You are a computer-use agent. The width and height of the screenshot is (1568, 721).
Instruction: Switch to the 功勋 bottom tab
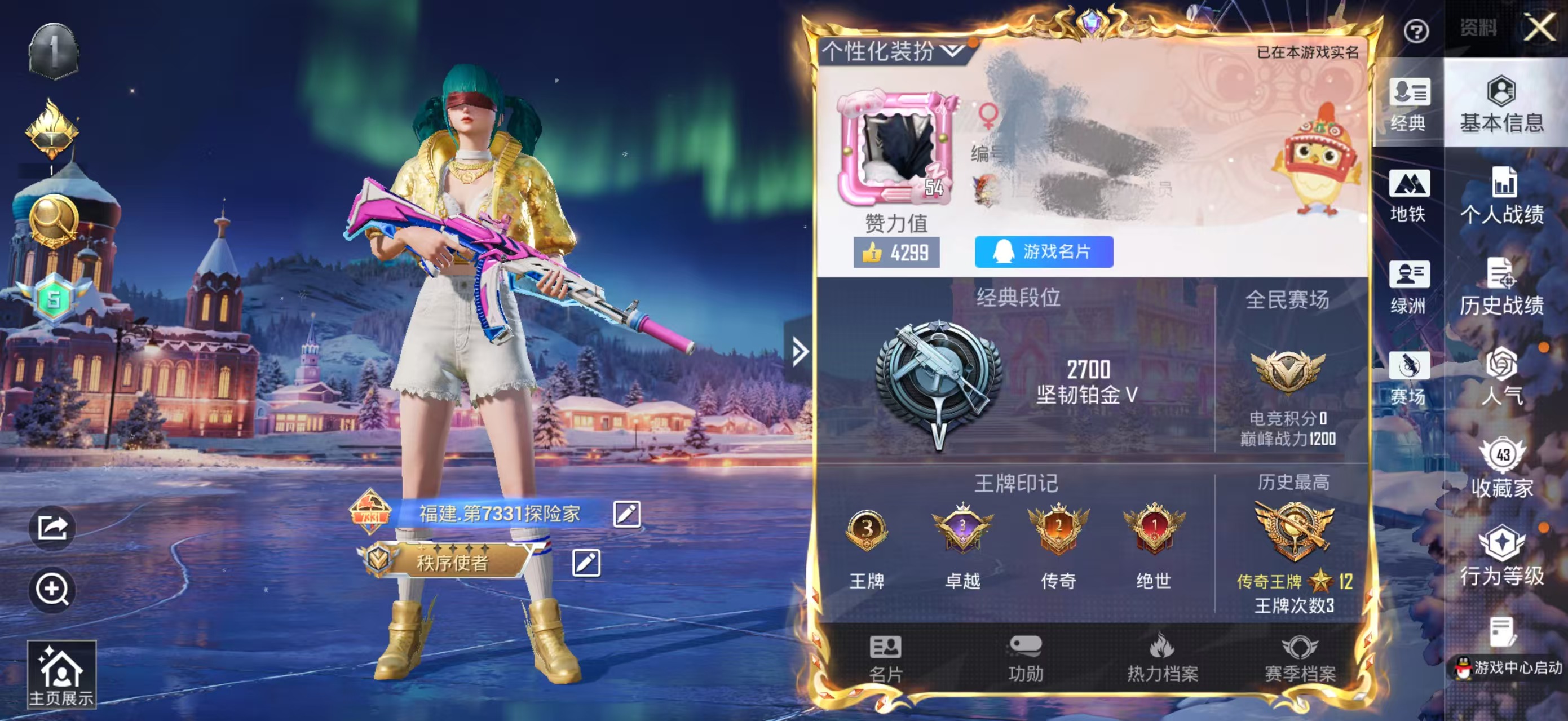1026,658
